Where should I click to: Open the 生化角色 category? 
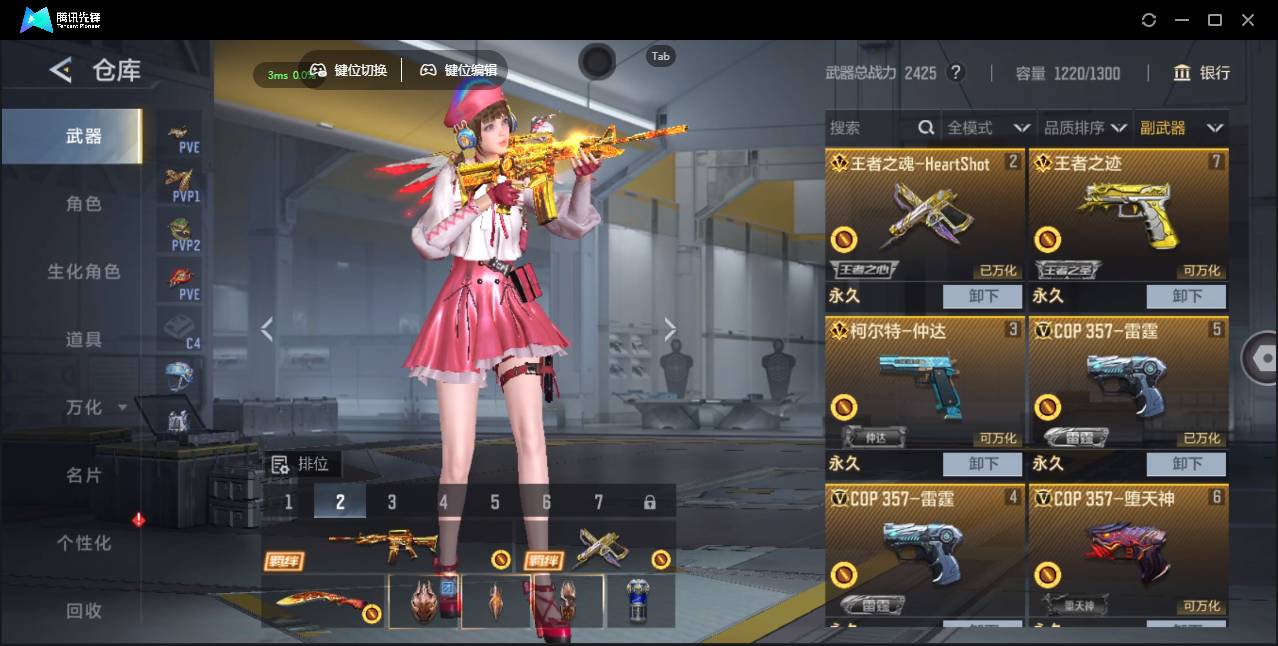pos(84,272)
